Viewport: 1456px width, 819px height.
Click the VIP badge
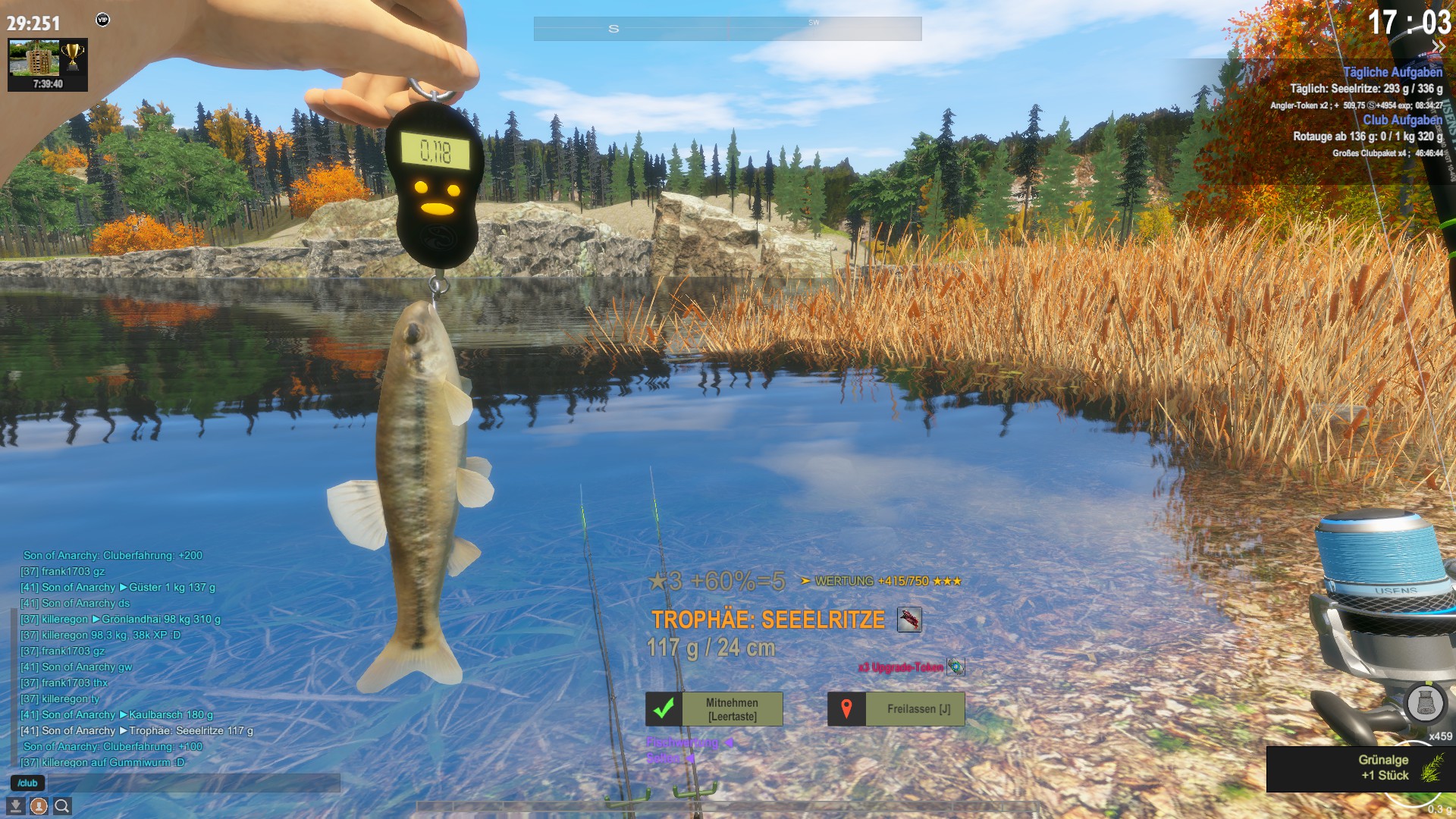pyautogui.click(x=103, y=20)
